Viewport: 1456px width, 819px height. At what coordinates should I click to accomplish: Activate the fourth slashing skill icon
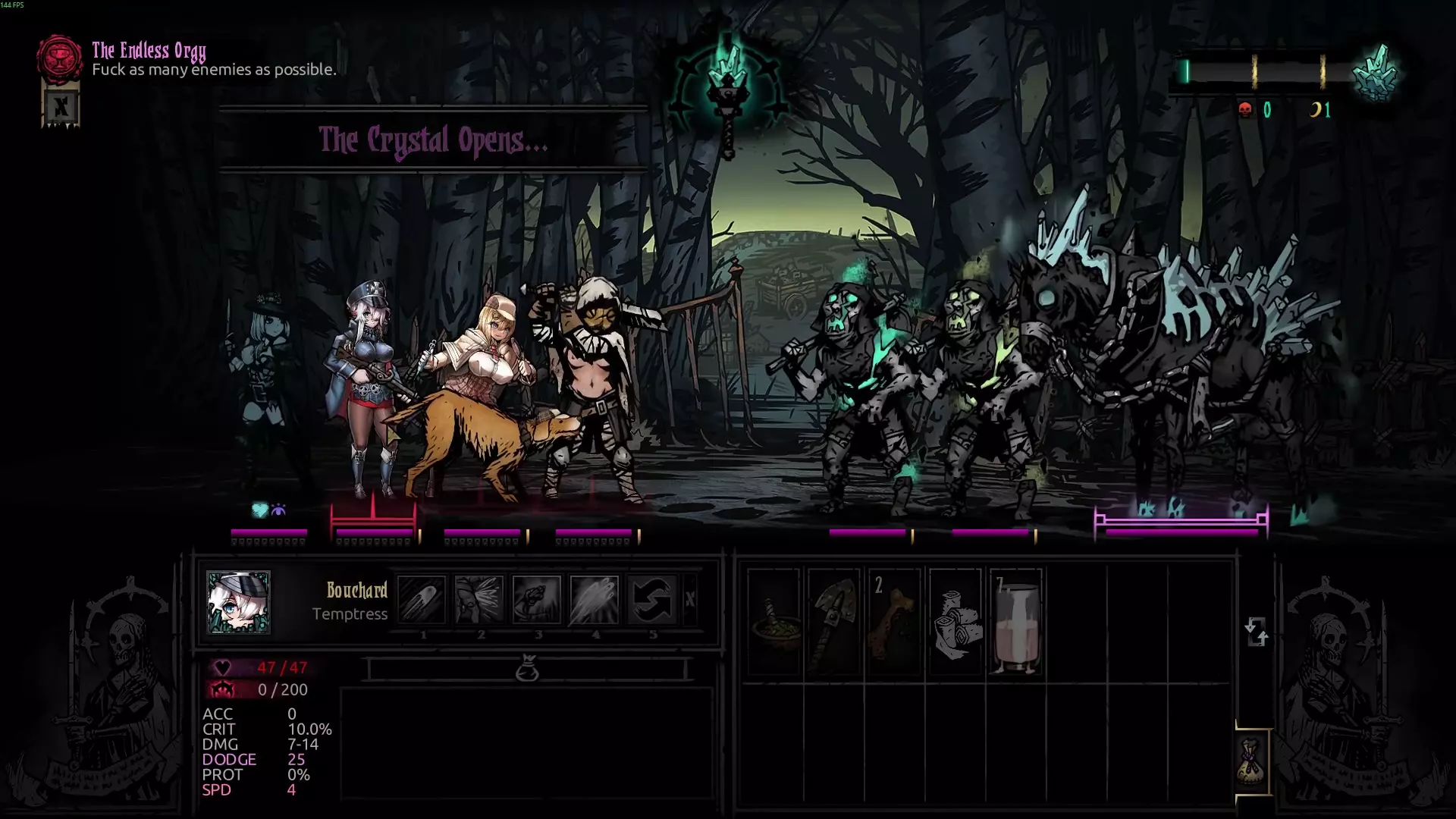(595, 599)
